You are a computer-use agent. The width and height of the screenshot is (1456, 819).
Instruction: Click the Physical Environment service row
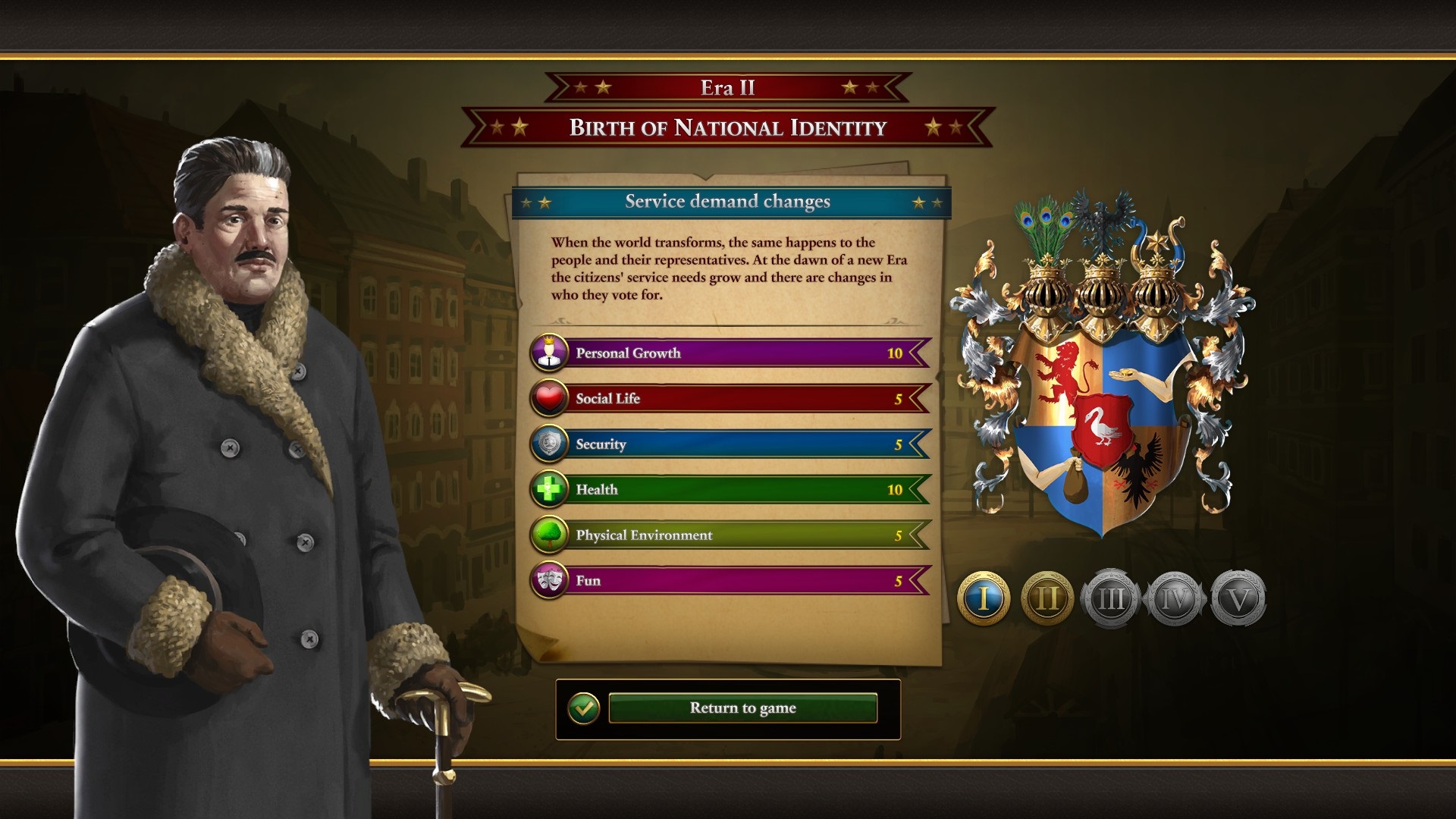[x=730, y=535]
